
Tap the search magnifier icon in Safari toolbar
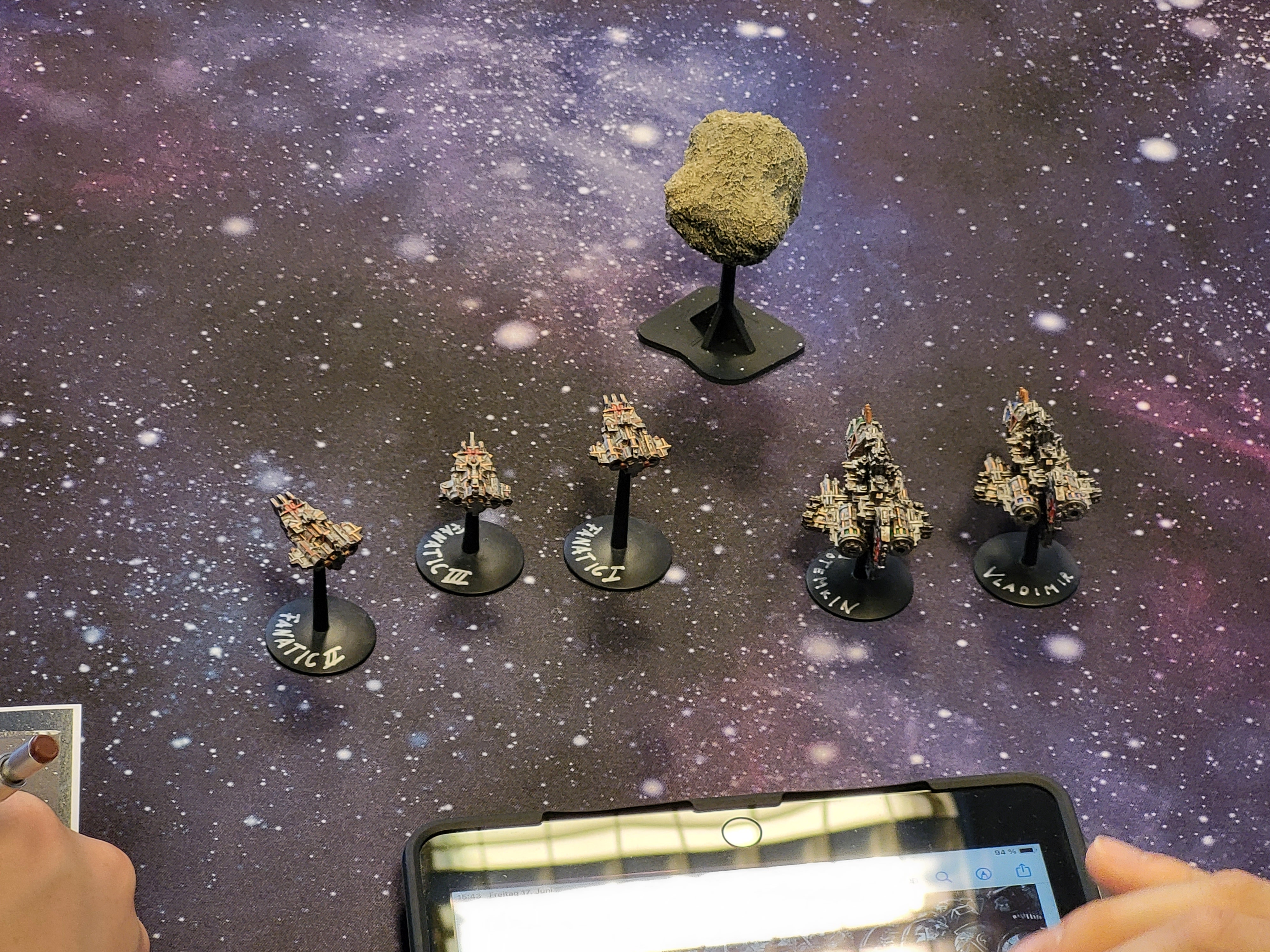[x=943, y=877]
